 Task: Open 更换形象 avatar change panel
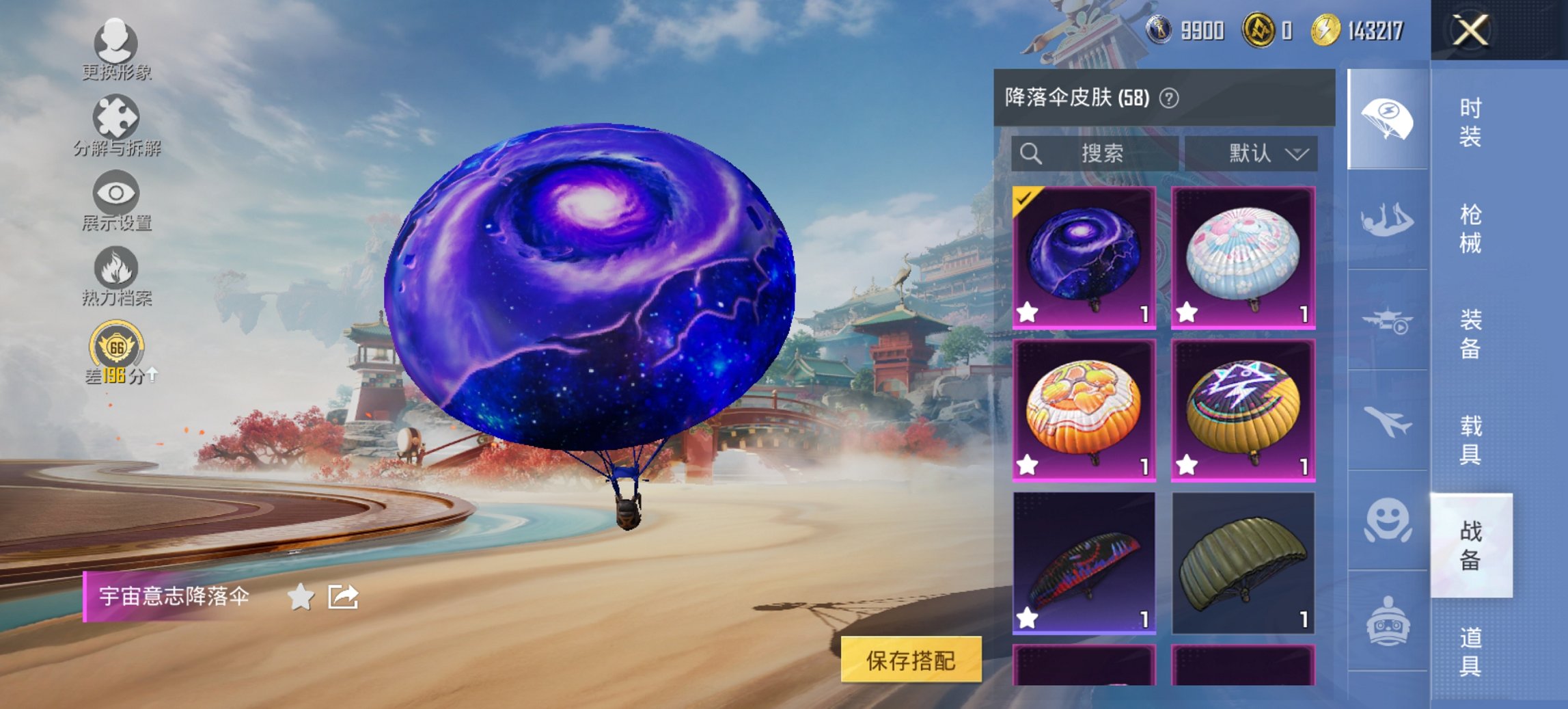[x=116, y=44]
